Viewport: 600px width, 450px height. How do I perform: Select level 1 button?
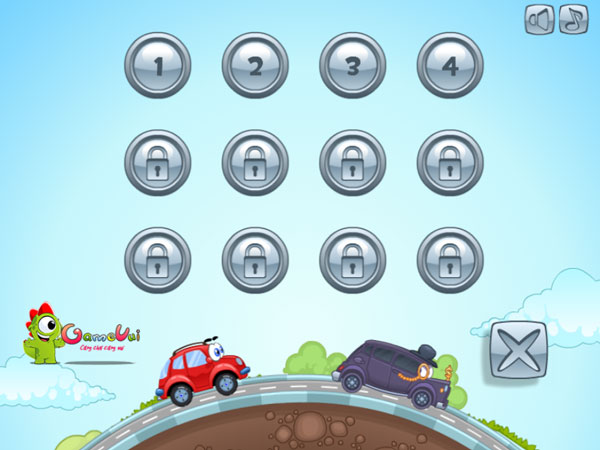coord(157,66)
